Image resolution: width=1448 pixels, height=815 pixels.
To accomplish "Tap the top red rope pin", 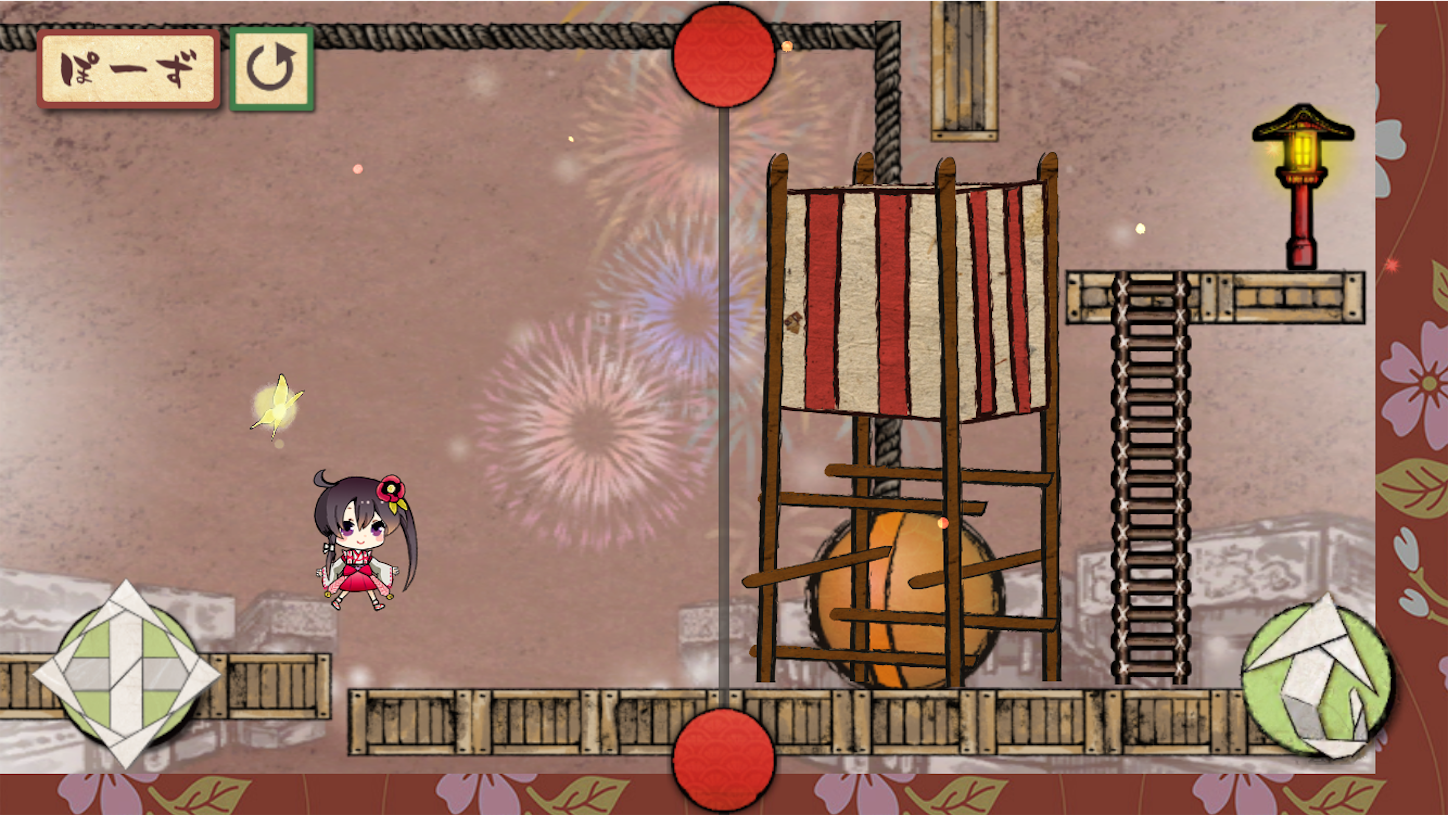I will tap(722, 55).
